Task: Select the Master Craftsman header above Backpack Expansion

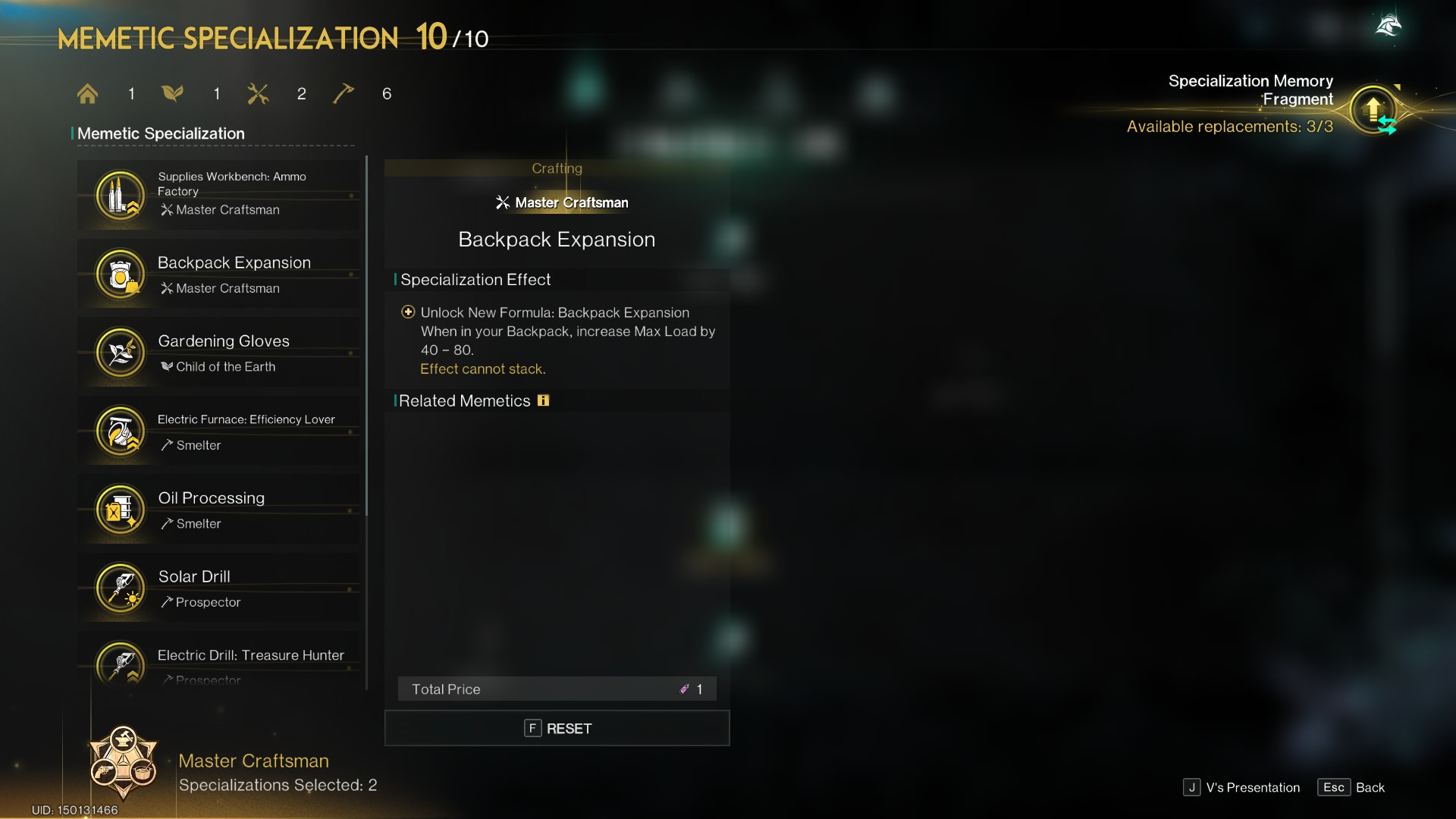Action: pos(561,202)
